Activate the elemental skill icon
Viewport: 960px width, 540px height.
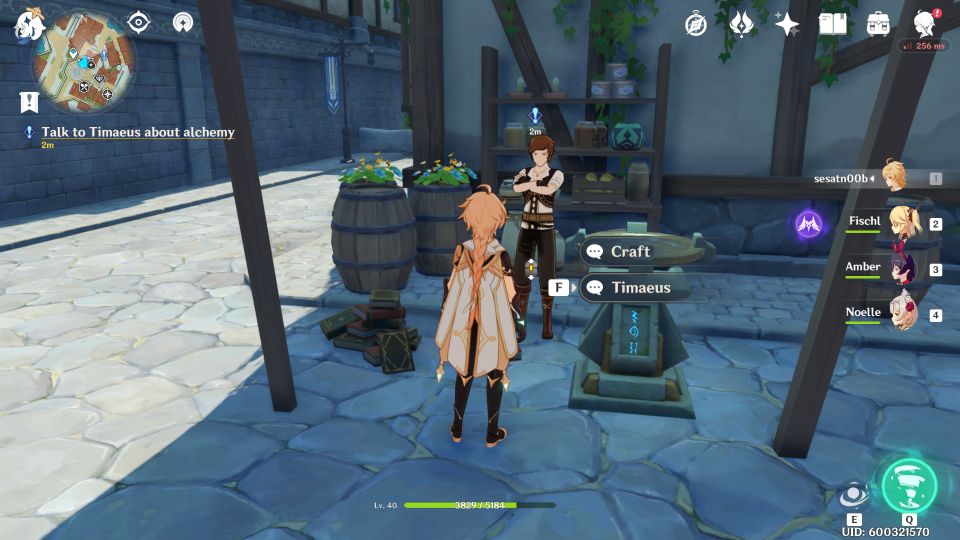coord(853,495)
